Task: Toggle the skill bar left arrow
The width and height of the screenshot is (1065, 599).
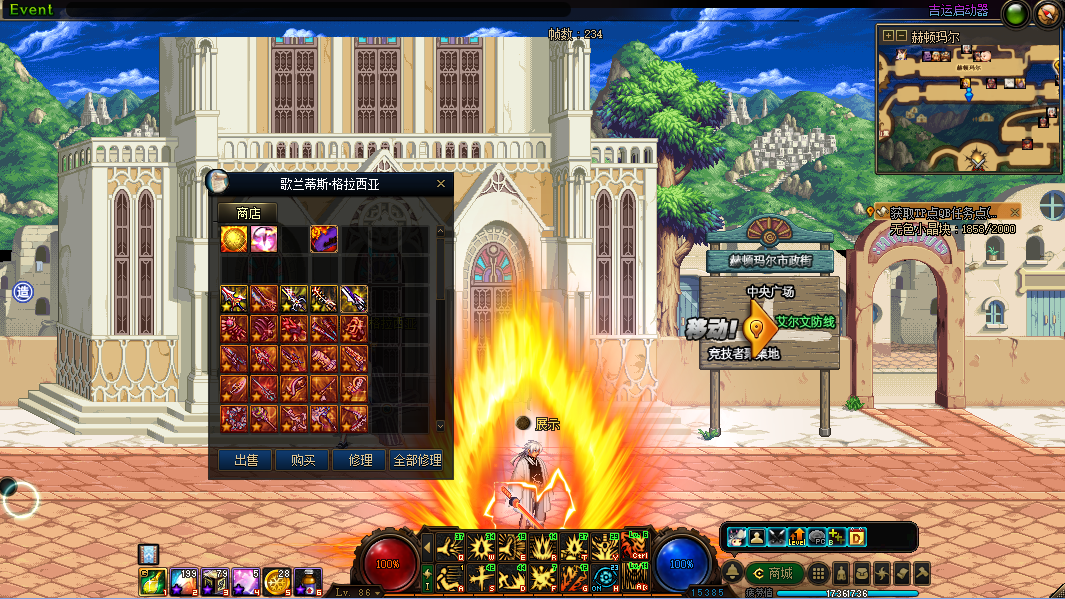Action: [x=427, y=548]
